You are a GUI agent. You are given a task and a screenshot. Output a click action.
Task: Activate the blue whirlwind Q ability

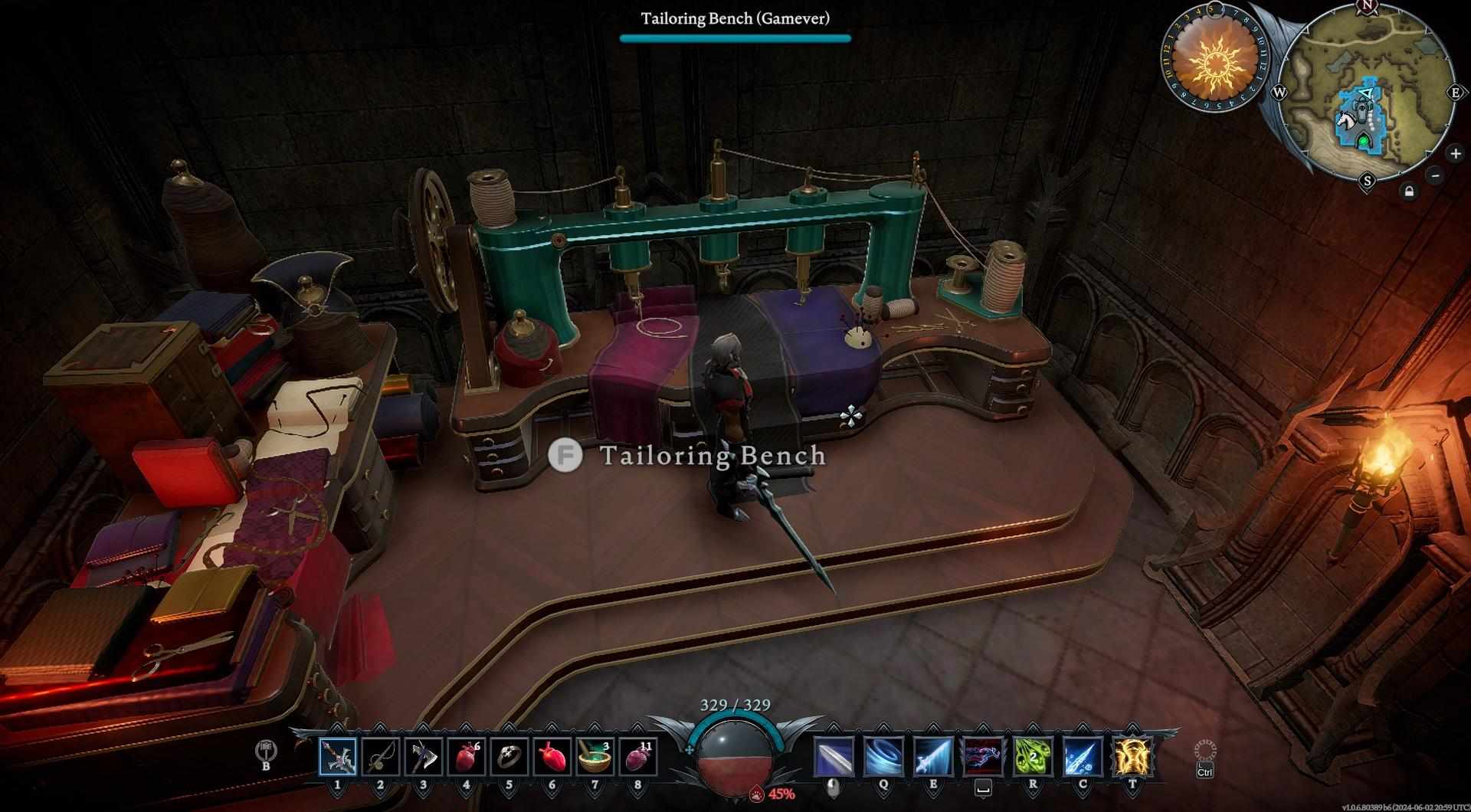coord(883,756)
